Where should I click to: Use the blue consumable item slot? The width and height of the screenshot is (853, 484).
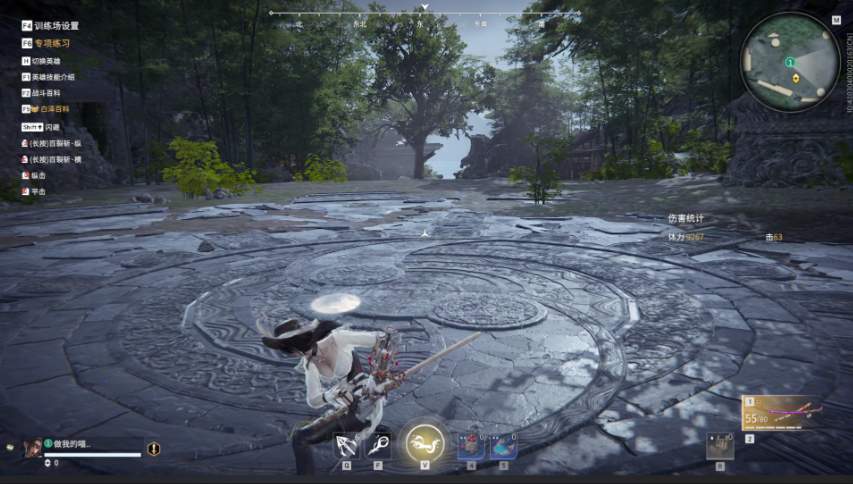tap(503, 445)
